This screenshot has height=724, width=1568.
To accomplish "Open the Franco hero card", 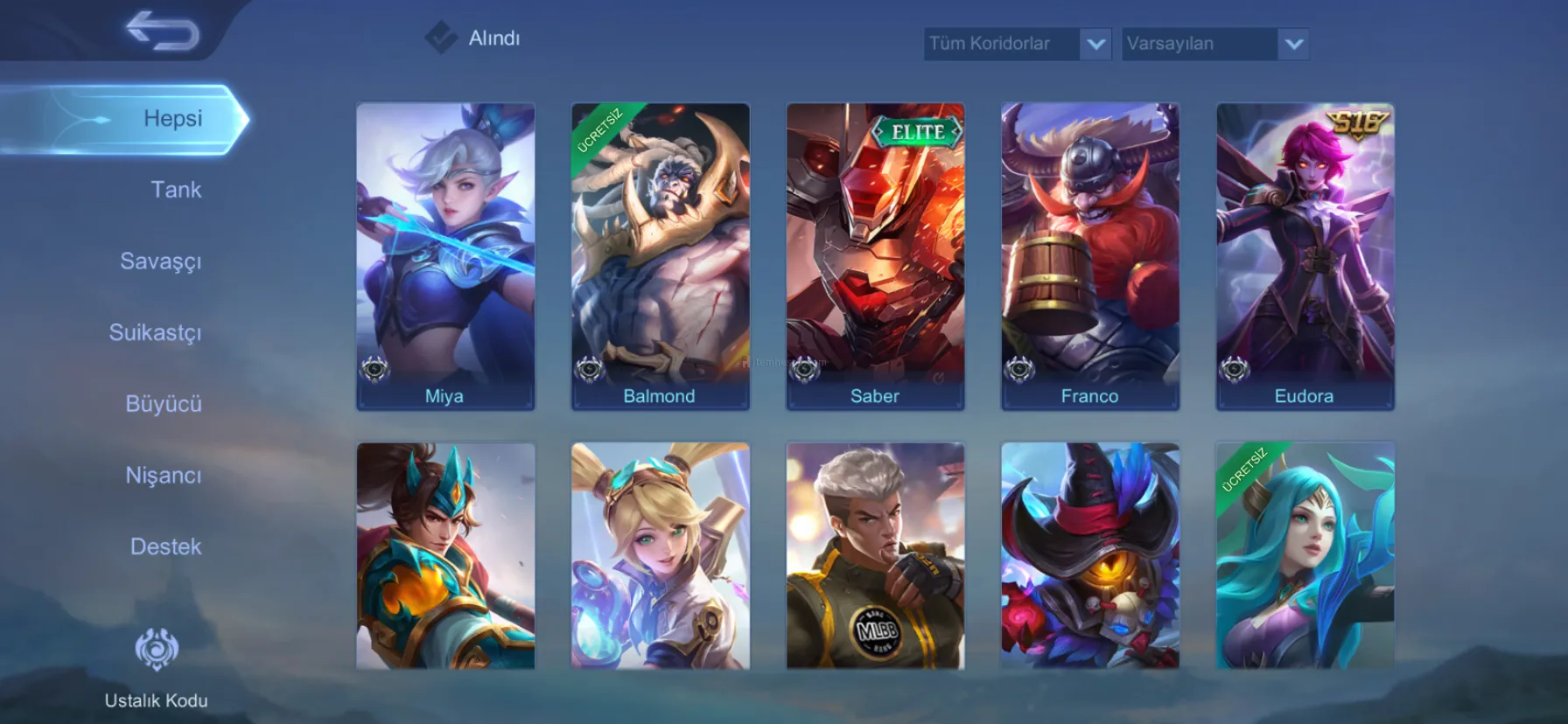I will tap(1090, 255).
